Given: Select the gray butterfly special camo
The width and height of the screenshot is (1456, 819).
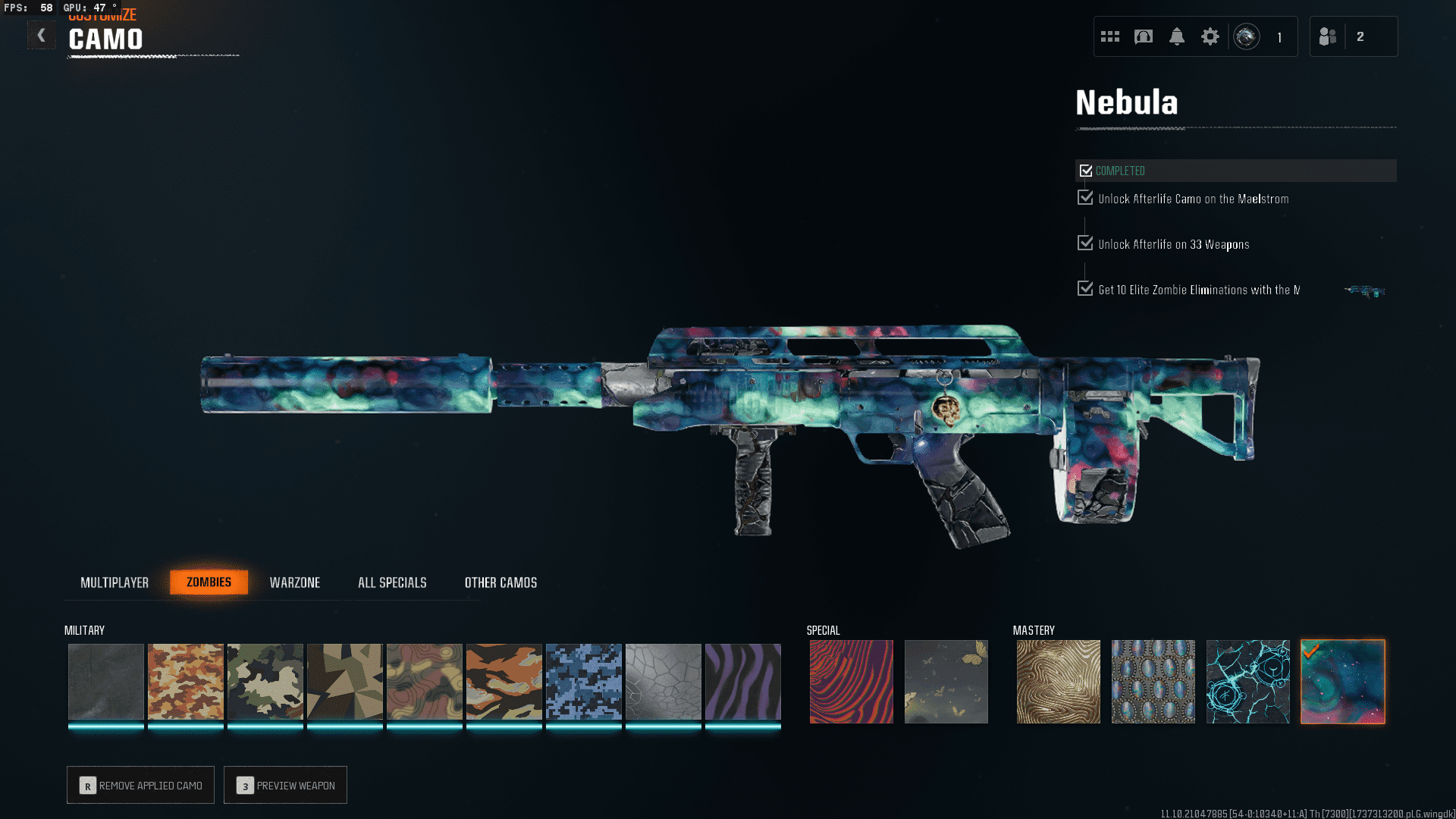Looking at the screenshot, I should pyautogui.click(x=946, y=682).
